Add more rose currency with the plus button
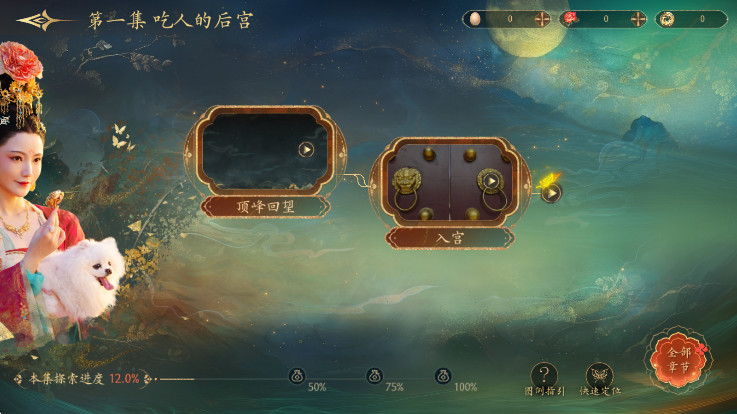 638,19
